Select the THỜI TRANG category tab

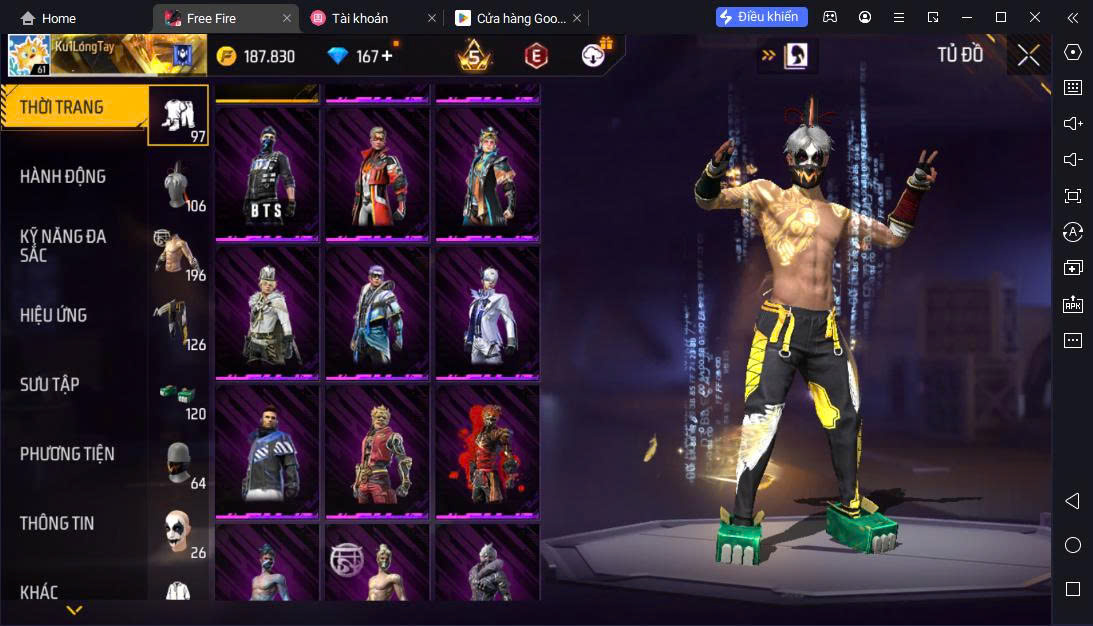pyautogui.click(x=75, y=108)
